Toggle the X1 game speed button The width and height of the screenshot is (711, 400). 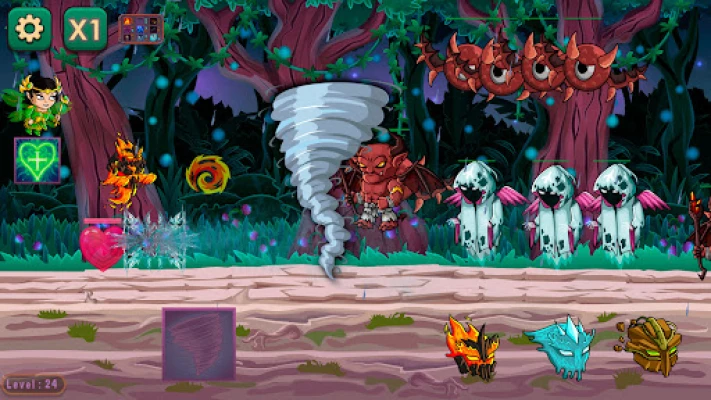pyautogui.click(x=85, y=29)
